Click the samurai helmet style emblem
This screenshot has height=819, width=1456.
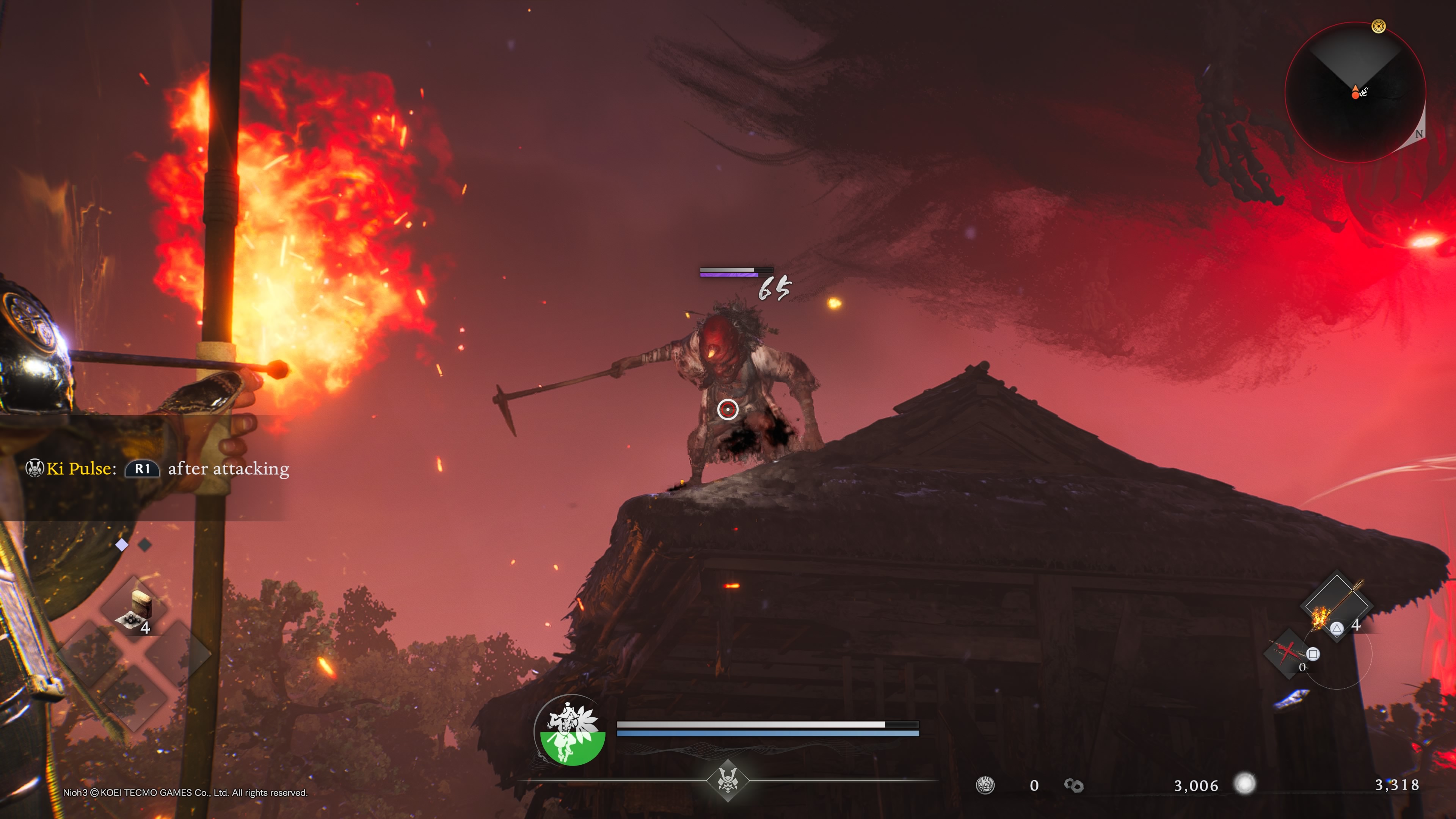tap(728, 780)
